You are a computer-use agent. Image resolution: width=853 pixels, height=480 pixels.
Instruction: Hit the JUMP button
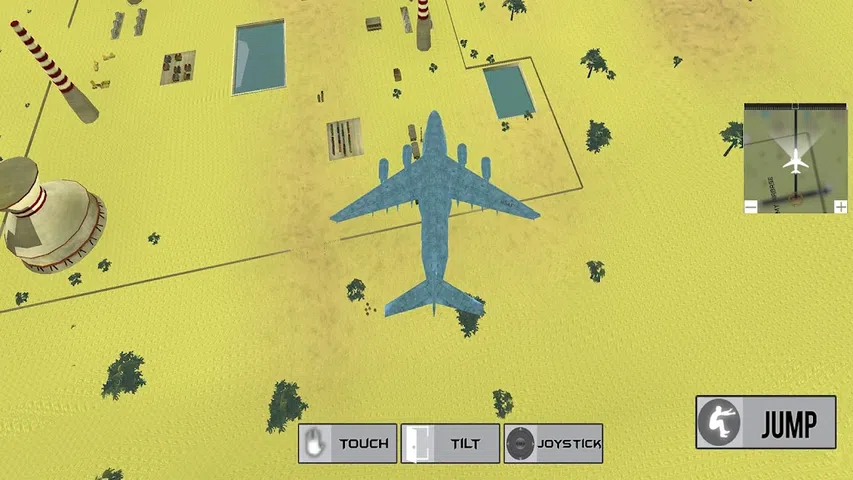tap(766, 423)
